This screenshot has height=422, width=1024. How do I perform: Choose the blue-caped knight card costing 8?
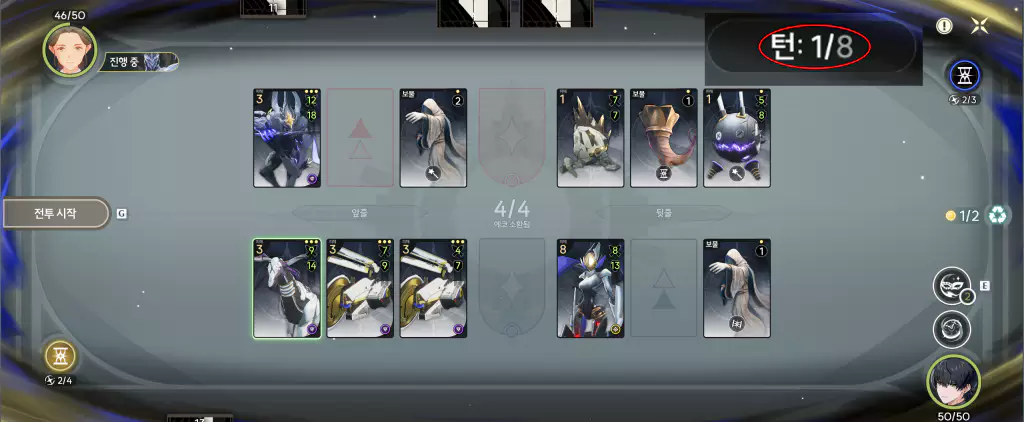591,289
